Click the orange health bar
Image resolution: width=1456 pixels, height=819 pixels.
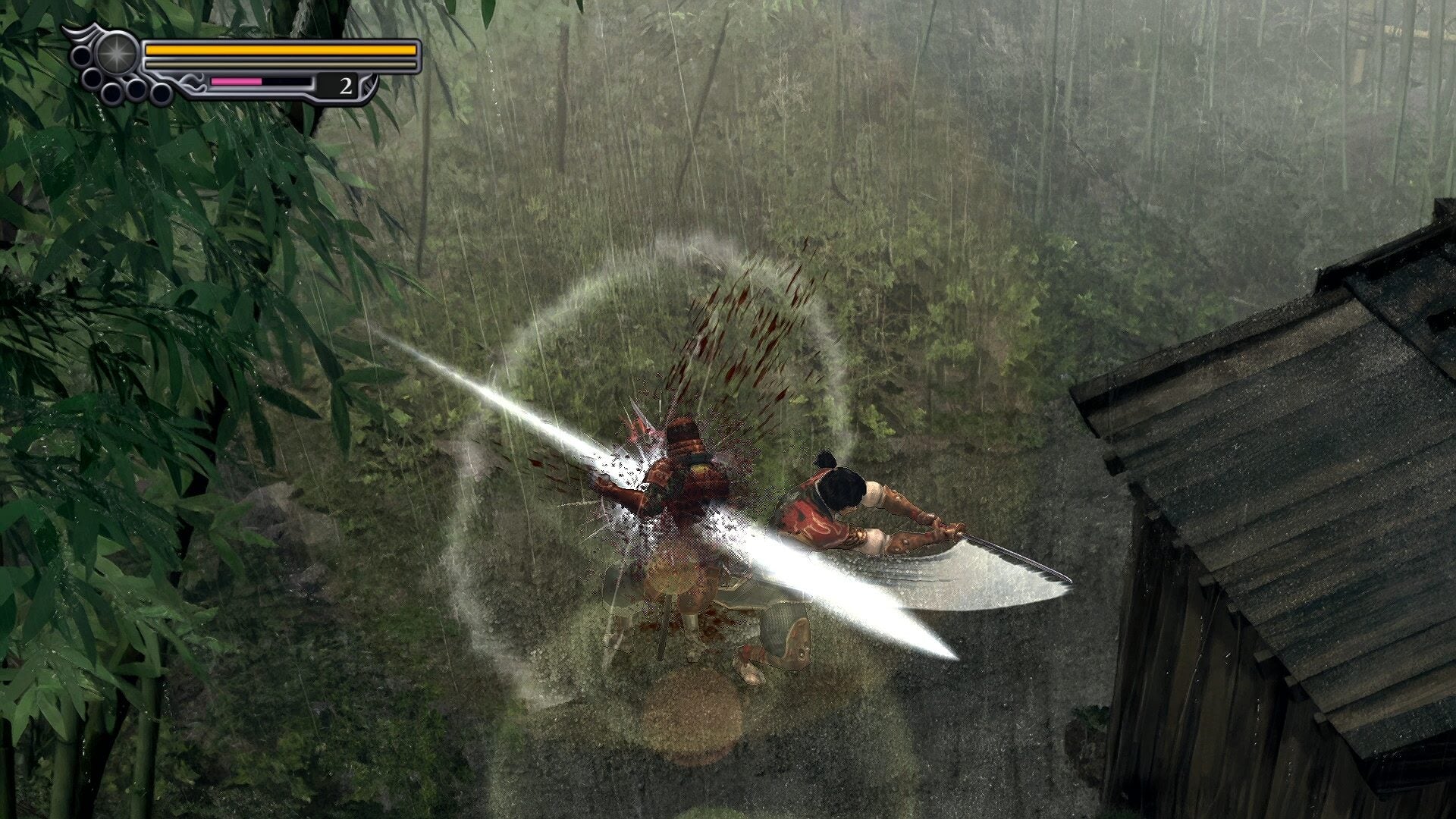[282, 50]
